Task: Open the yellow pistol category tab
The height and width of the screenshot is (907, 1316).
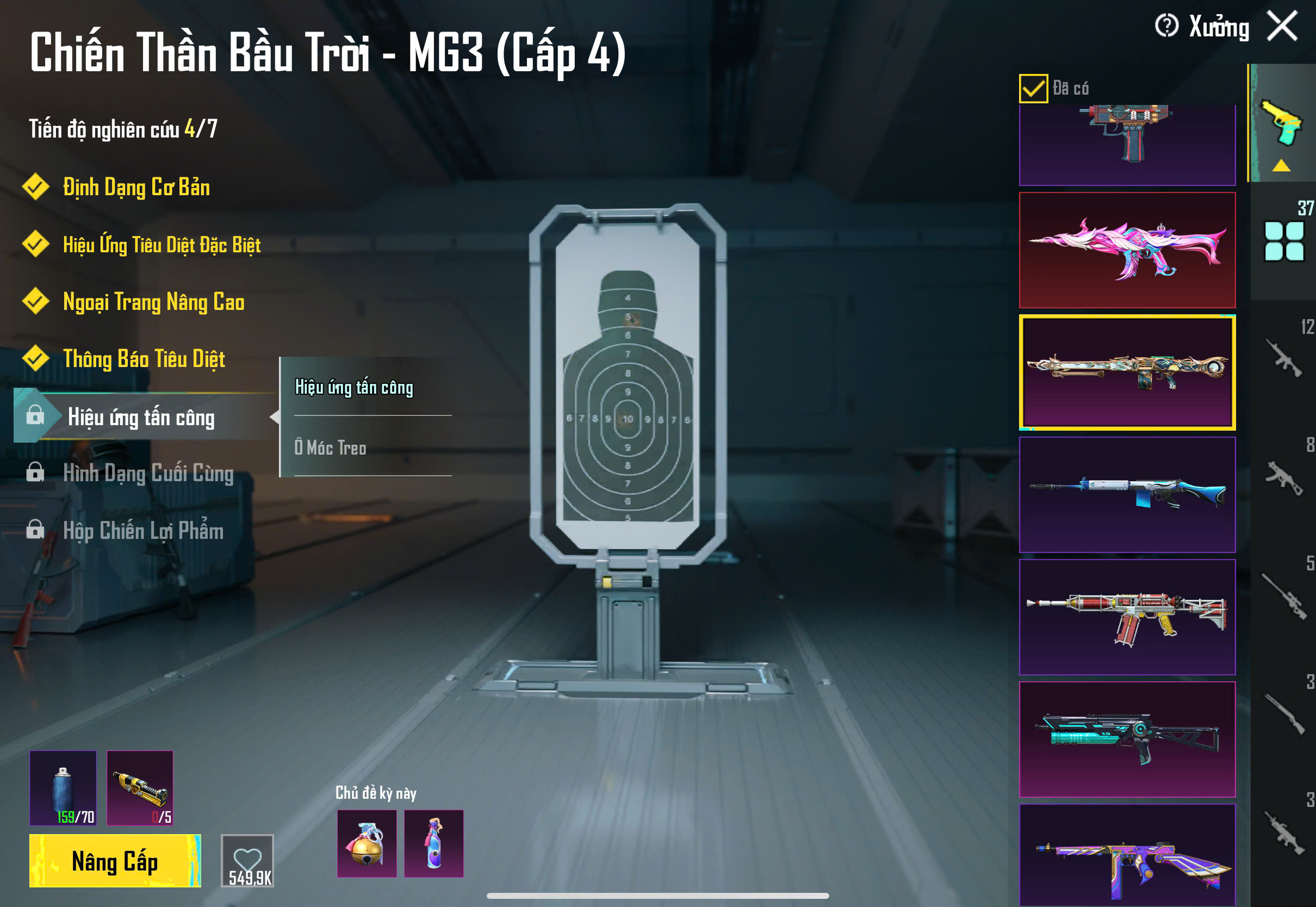Action: [x=1282, y=123]
